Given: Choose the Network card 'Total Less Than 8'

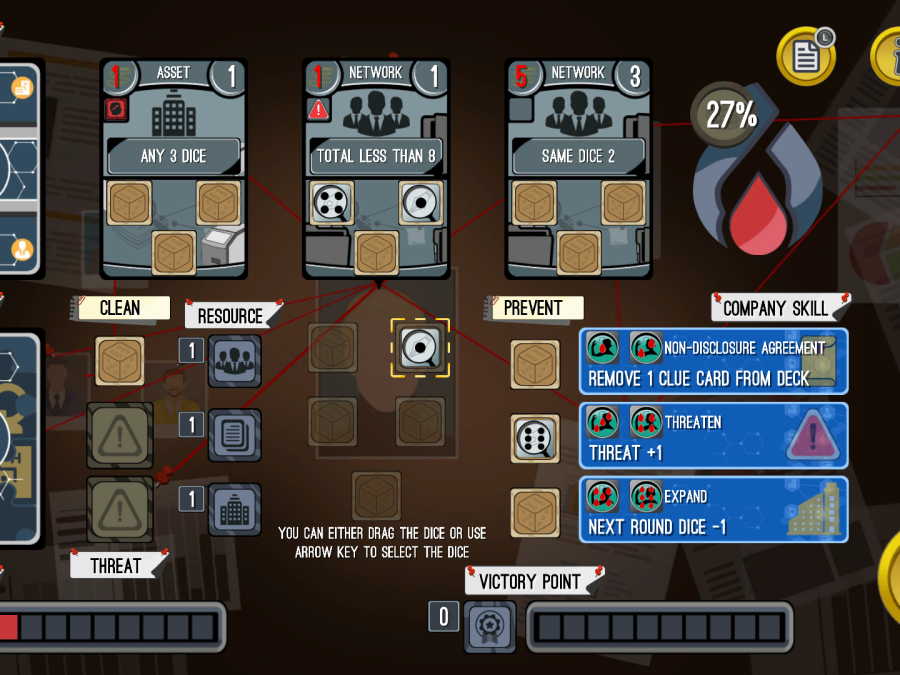Looking at the screenshot, I should click(376, 167).
